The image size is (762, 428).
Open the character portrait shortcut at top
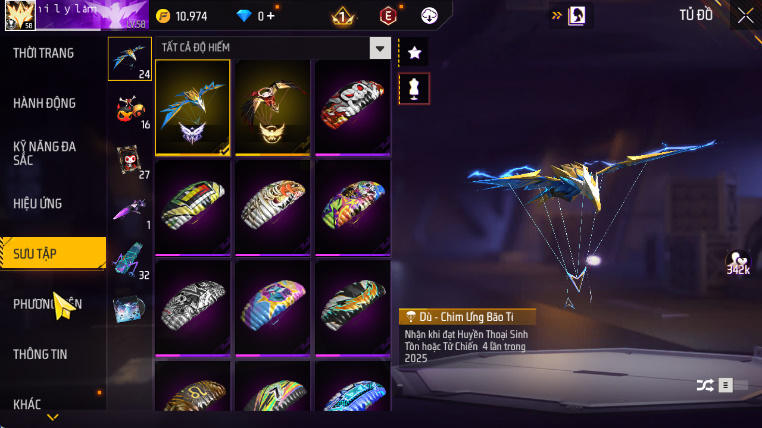(577, 15)
